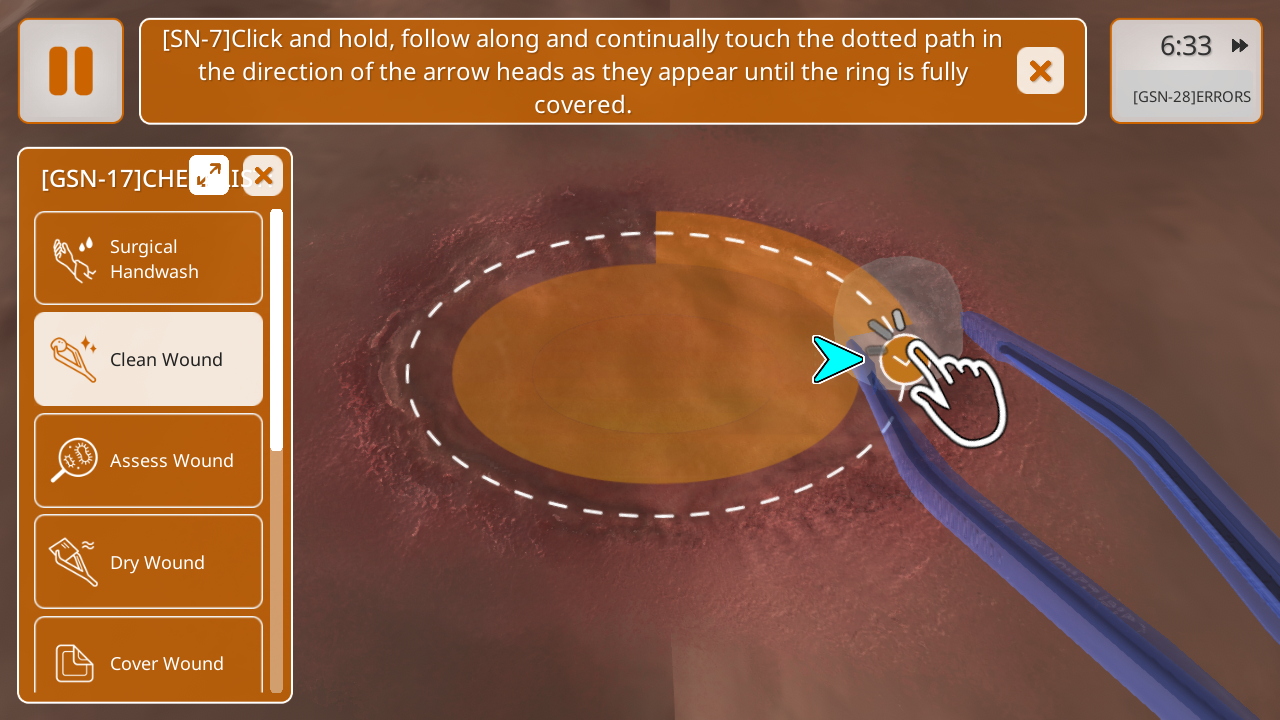This screenshot has width=1280, height=720.
Task: Click the fast-forward arrows beside the timer
Action: pyautogui.click(x=1240, y=46)
